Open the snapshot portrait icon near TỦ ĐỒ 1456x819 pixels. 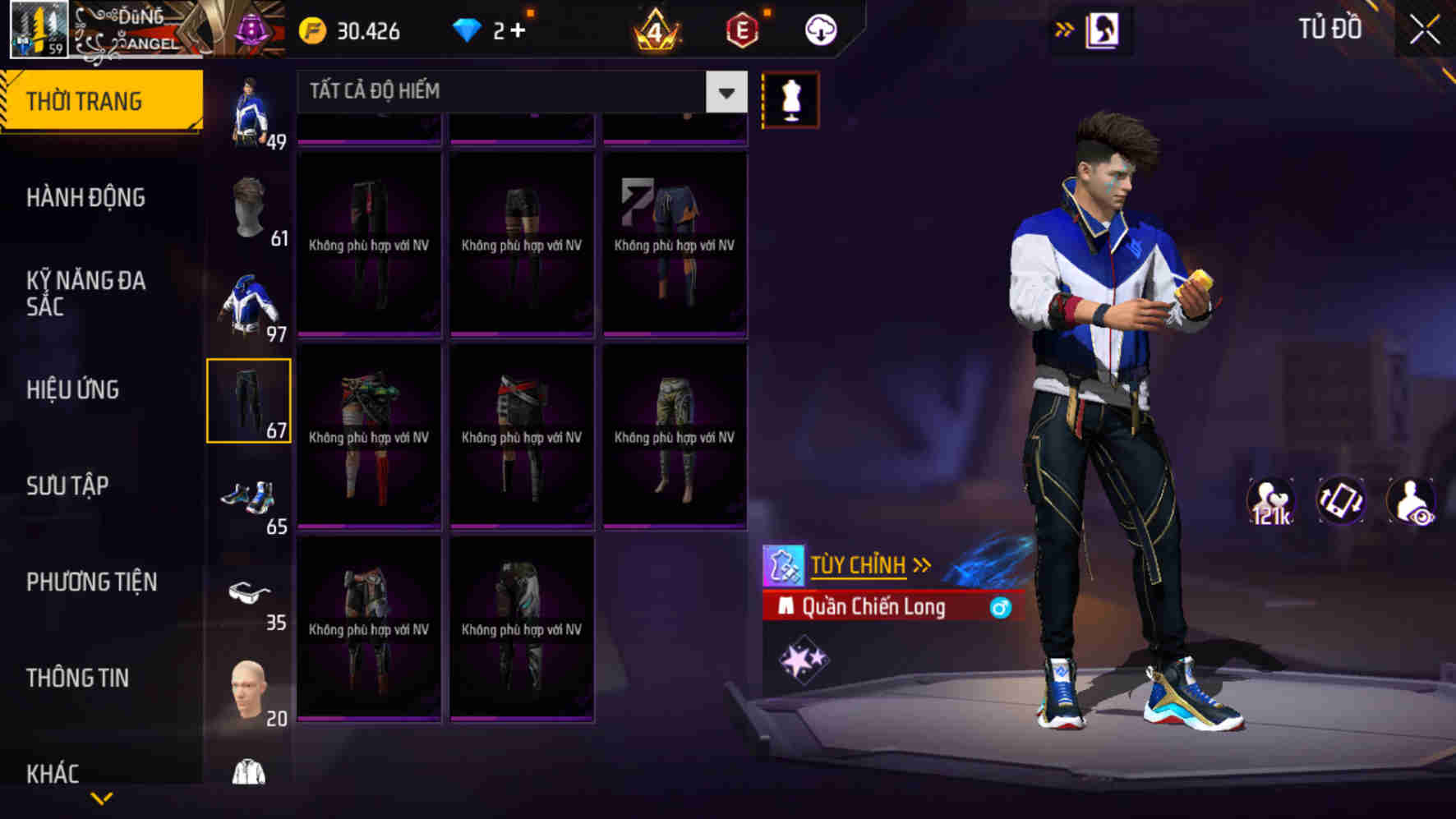pyautogui.click(x=1104, y=27)
